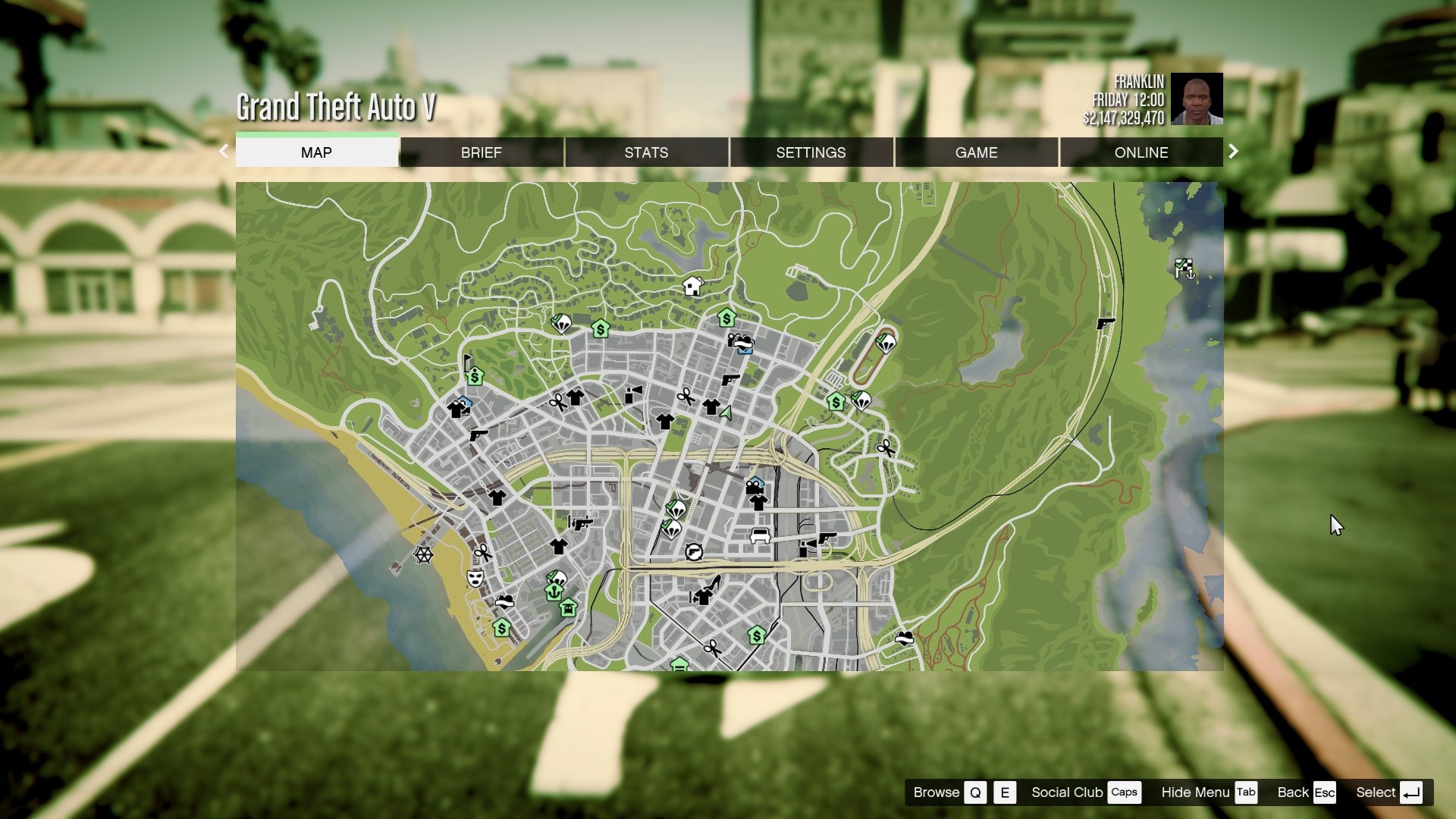Open the BRIEF tab
The image size is (1456, 819).
coord(481,152)
